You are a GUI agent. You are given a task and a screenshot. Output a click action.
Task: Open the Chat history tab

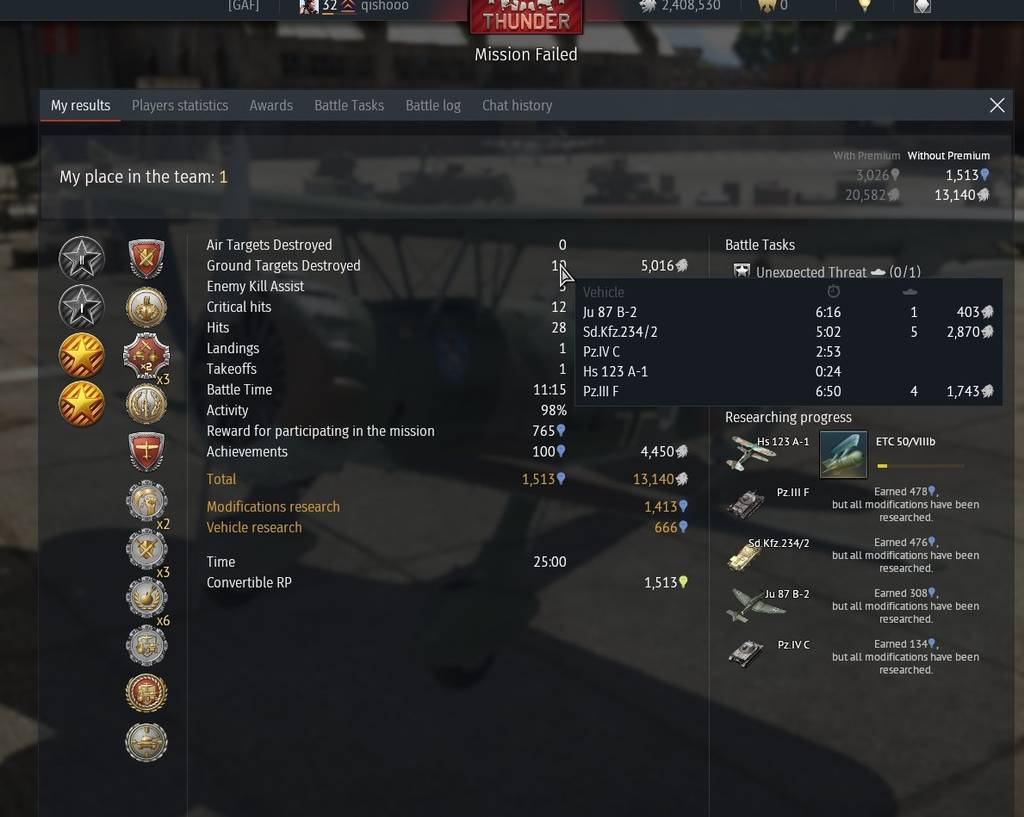pos(517,105)
